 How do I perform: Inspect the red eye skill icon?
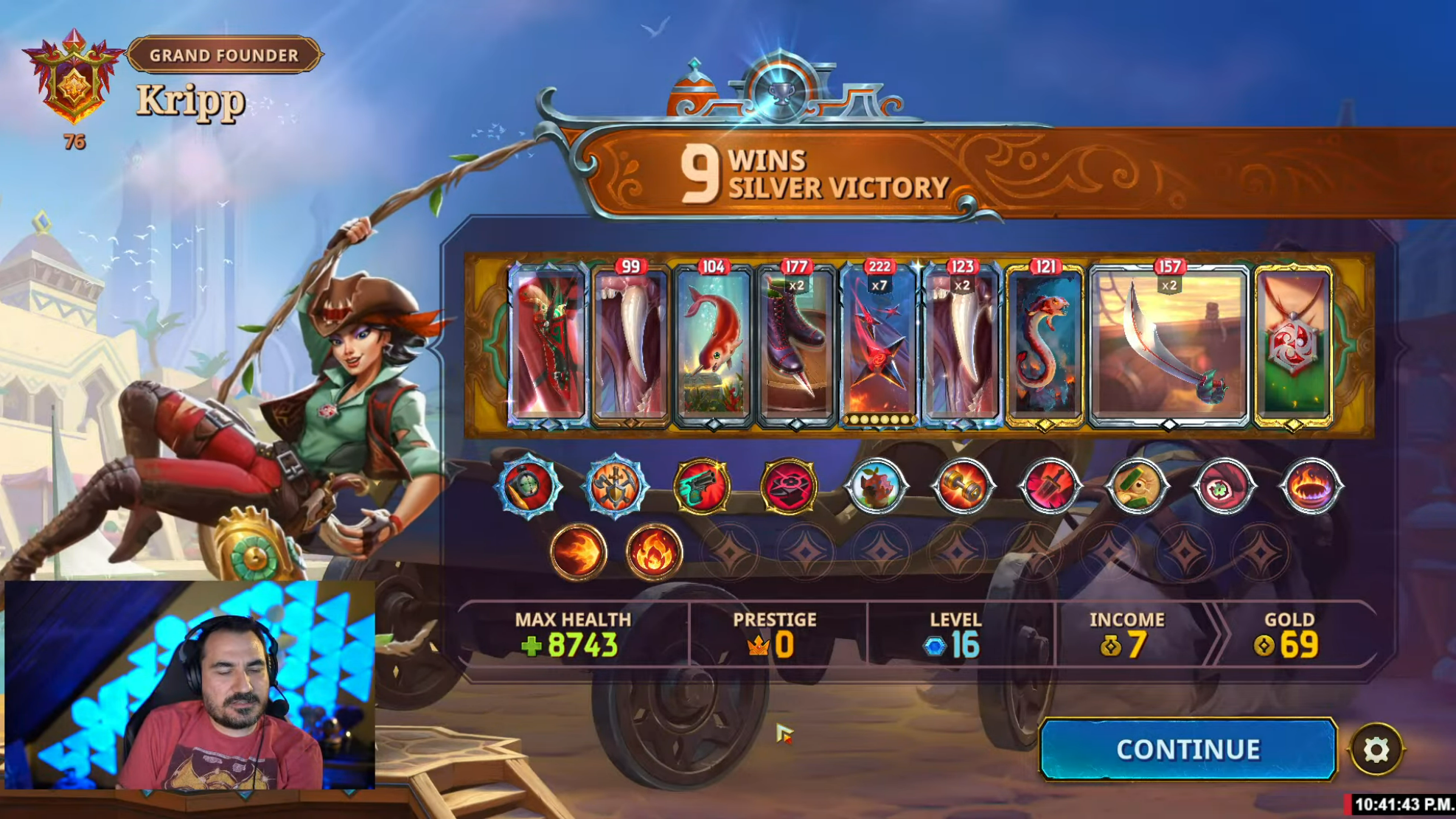tap(1224, 486)
